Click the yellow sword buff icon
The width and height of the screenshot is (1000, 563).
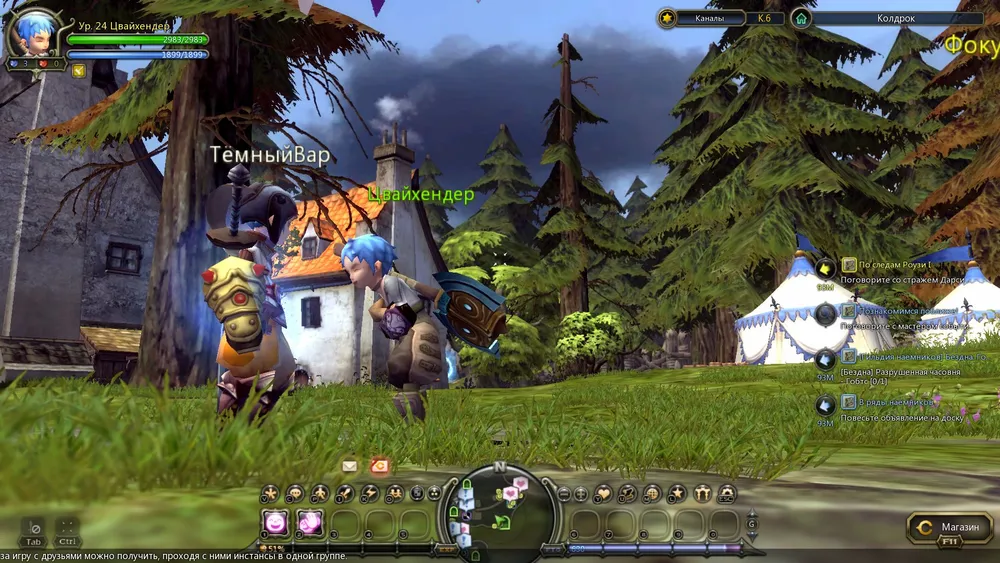click(x=78, y=70)
